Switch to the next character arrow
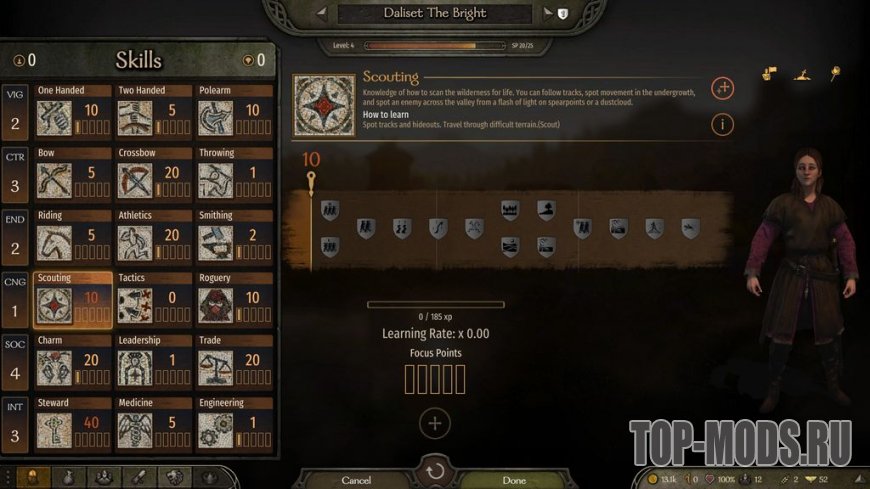 pos(547,13)
